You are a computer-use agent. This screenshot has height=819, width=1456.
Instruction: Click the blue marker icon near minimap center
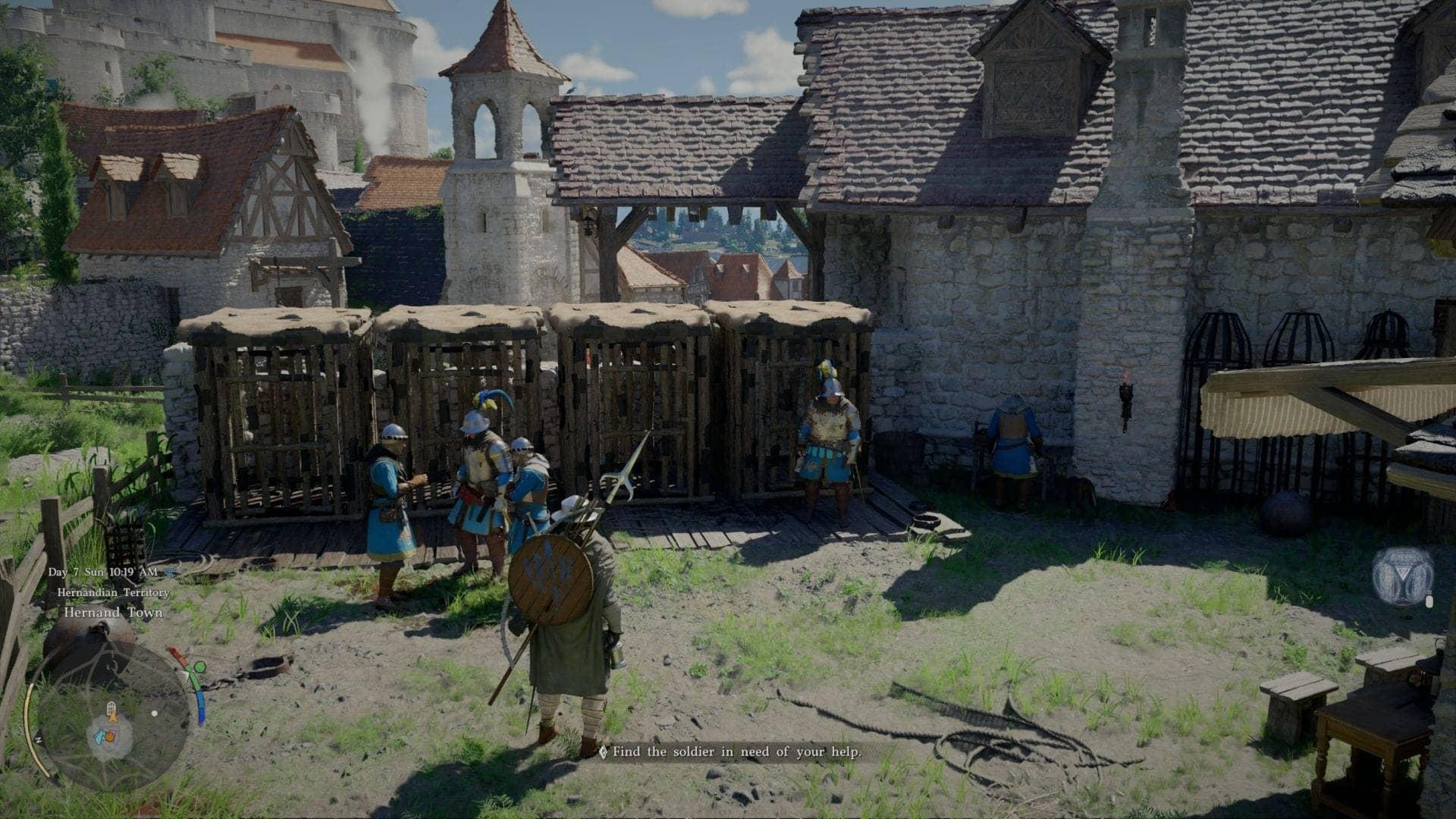(x=99, y=737)
